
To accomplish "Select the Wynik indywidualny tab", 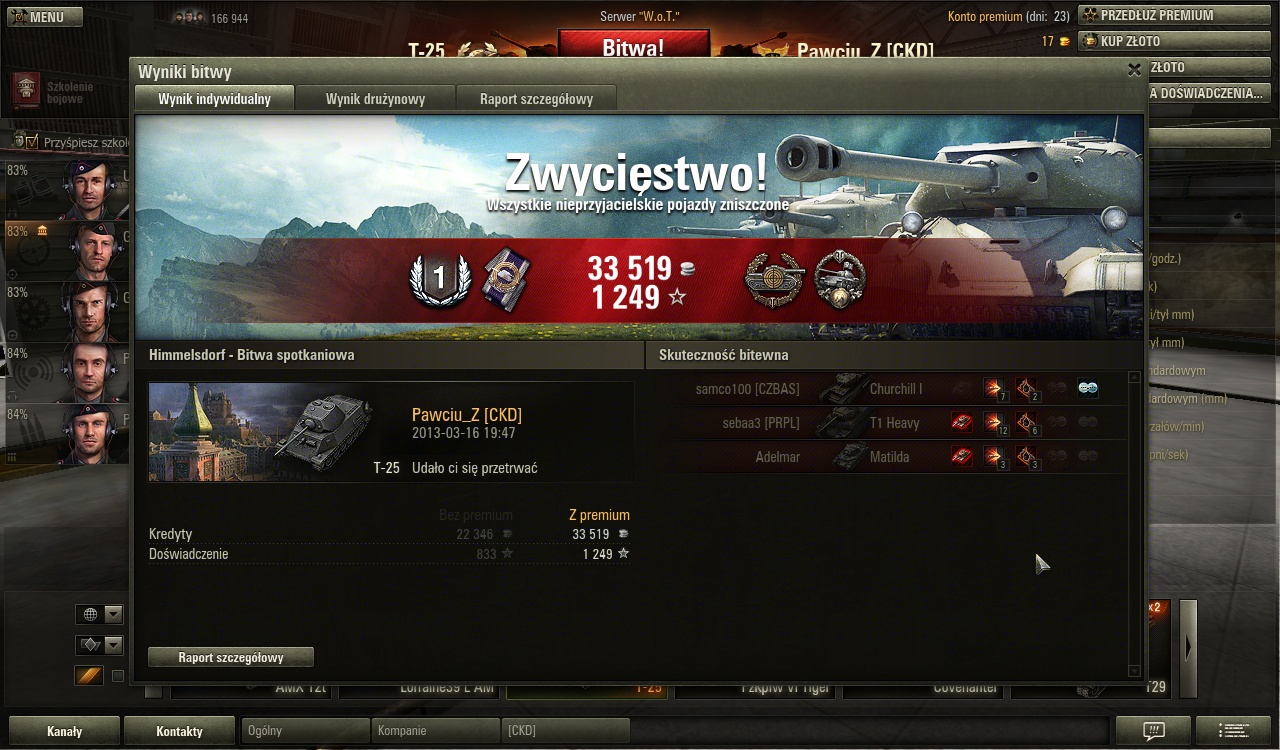I will click(x=214, y=99).
